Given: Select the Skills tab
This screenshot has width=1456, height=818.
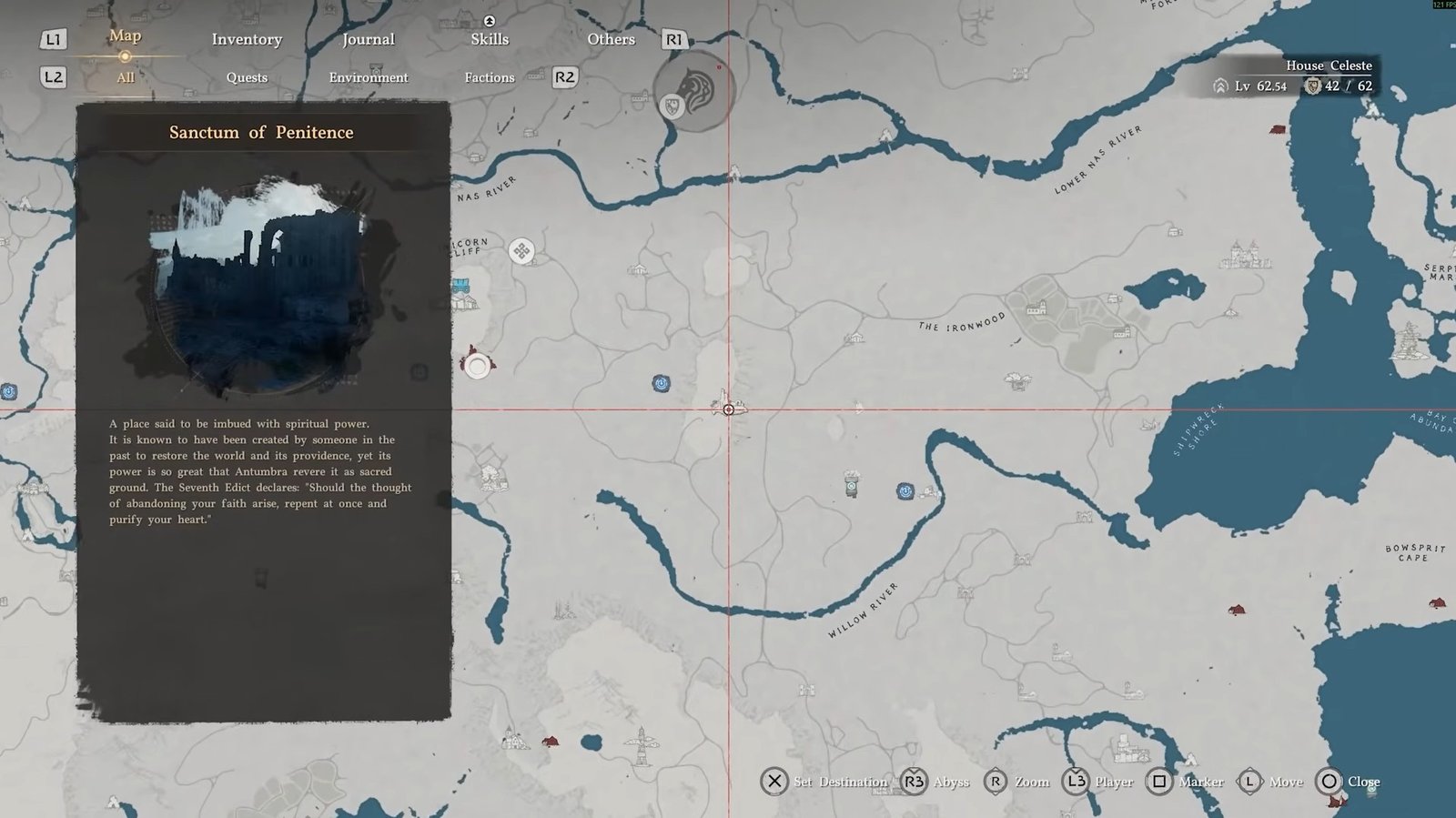Looking at the screenshot, I should point(490,39).
